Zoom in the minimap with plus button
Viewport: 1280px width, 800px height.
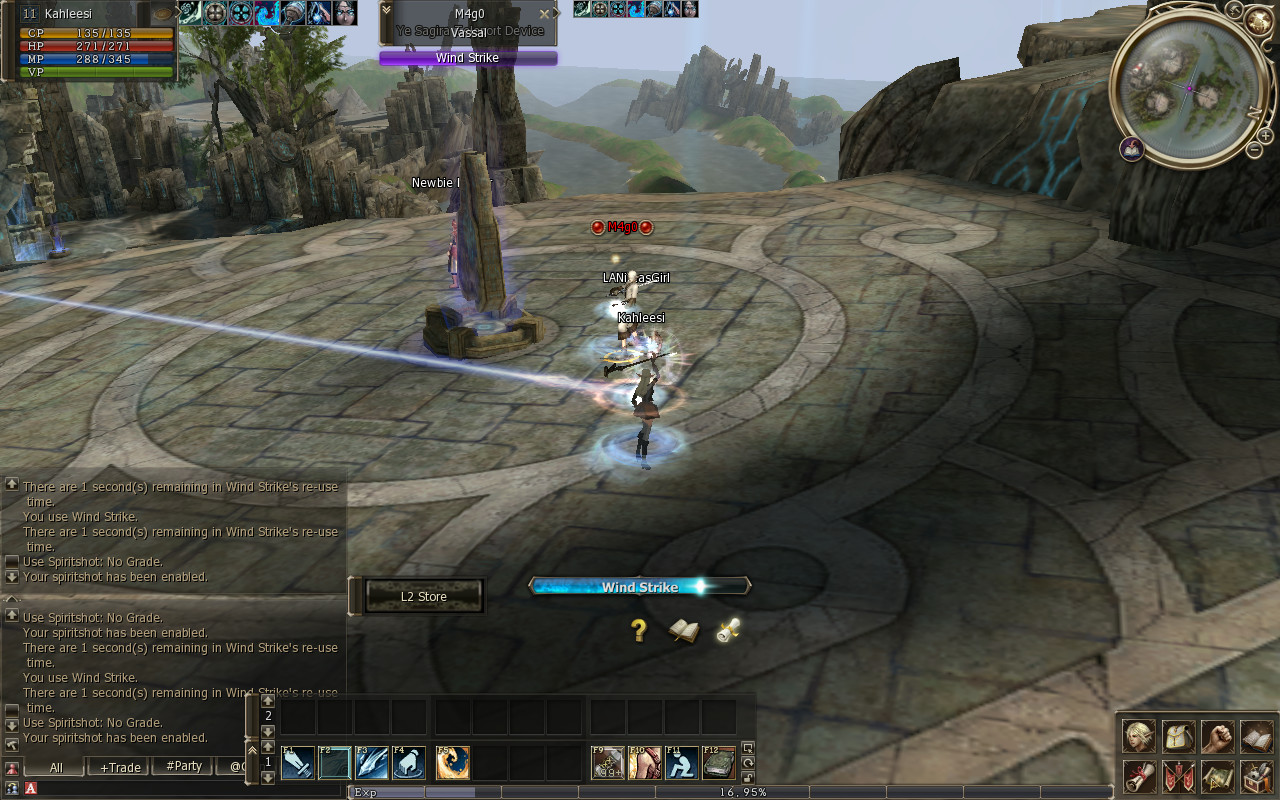[1266, 135]
